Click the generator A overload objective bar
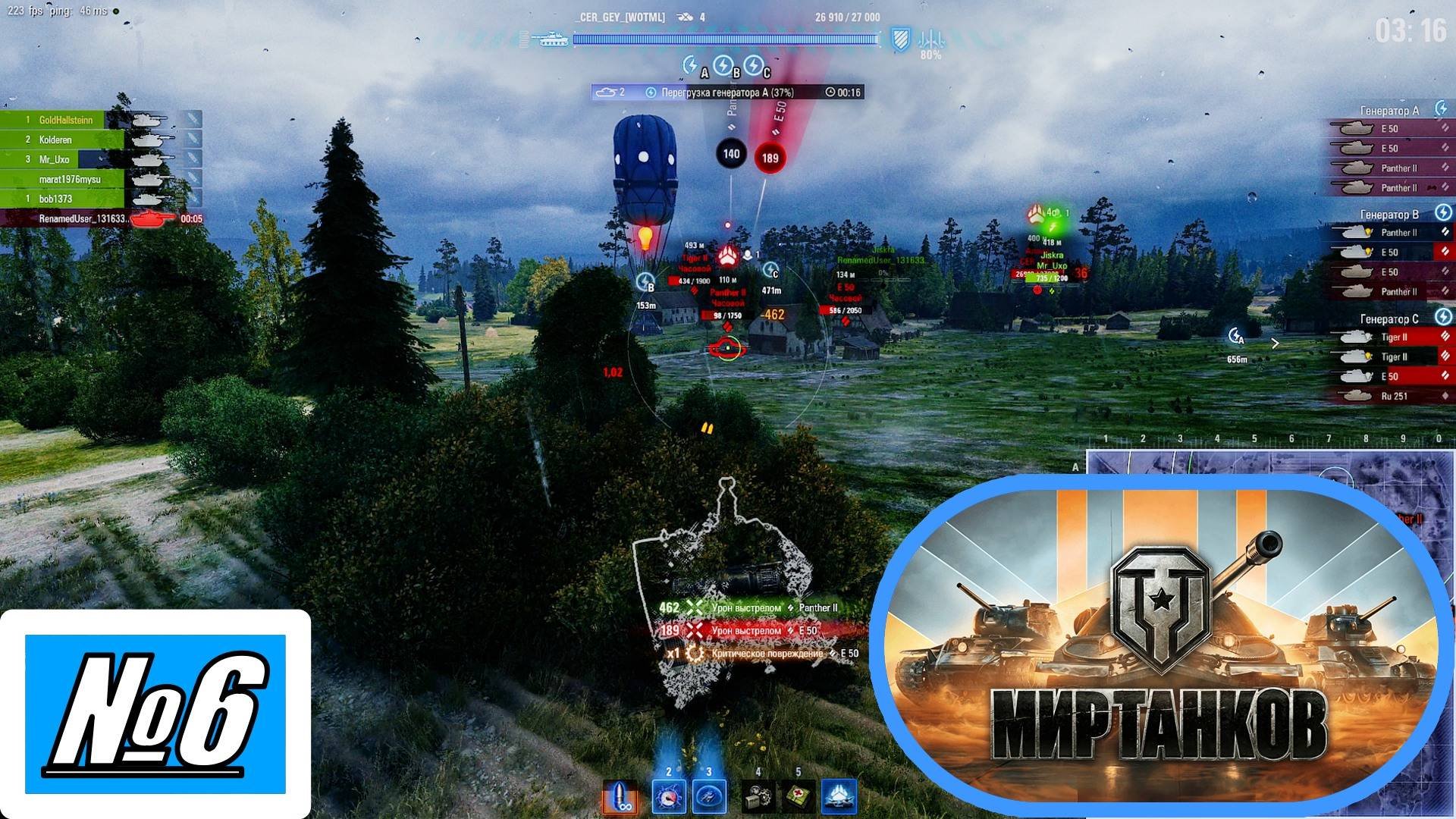Image resolution: width=1456 pixels, height=819 pixels. point(727,93)
